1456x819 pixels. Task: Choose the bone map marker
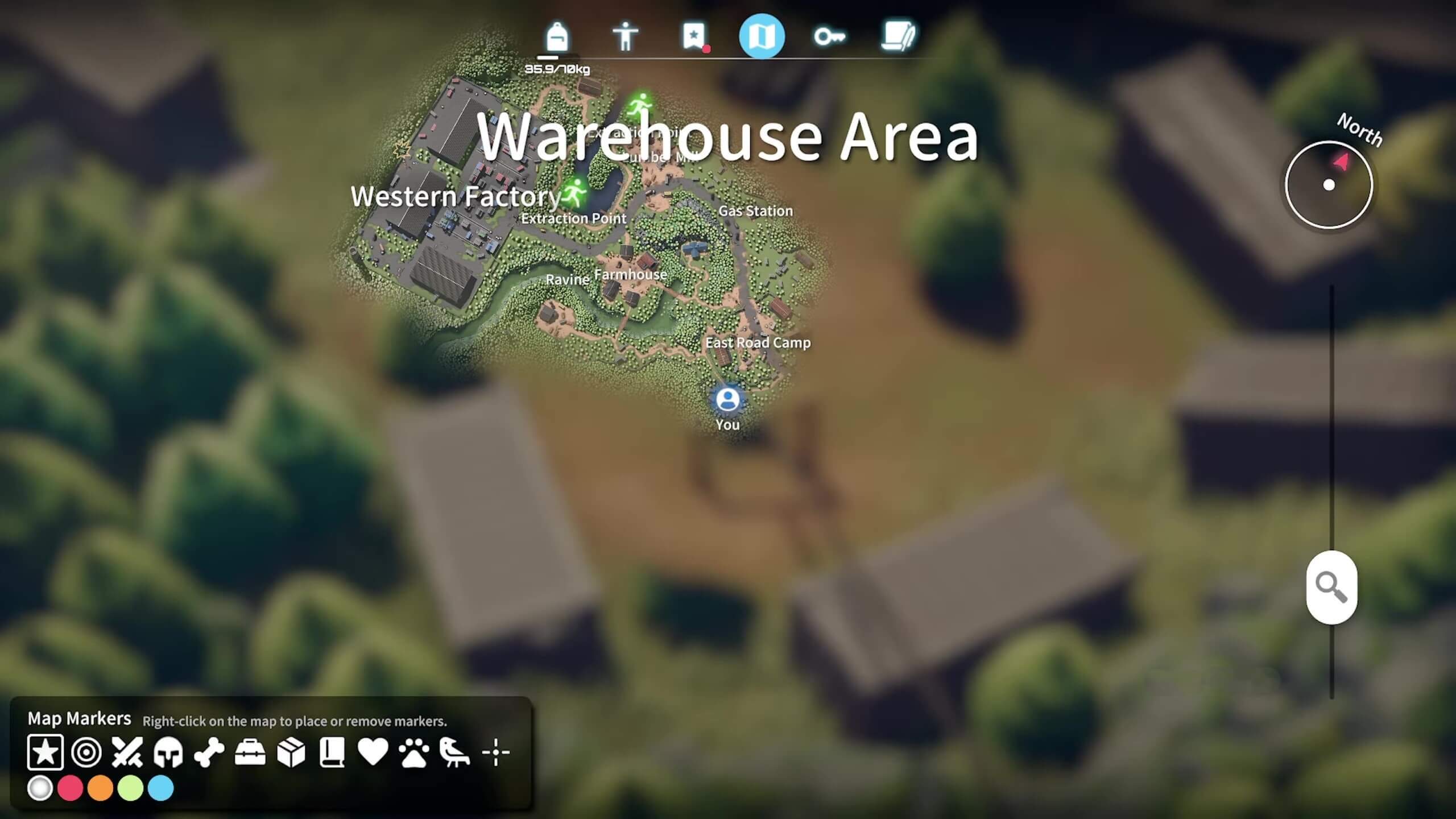click(209, 752)
